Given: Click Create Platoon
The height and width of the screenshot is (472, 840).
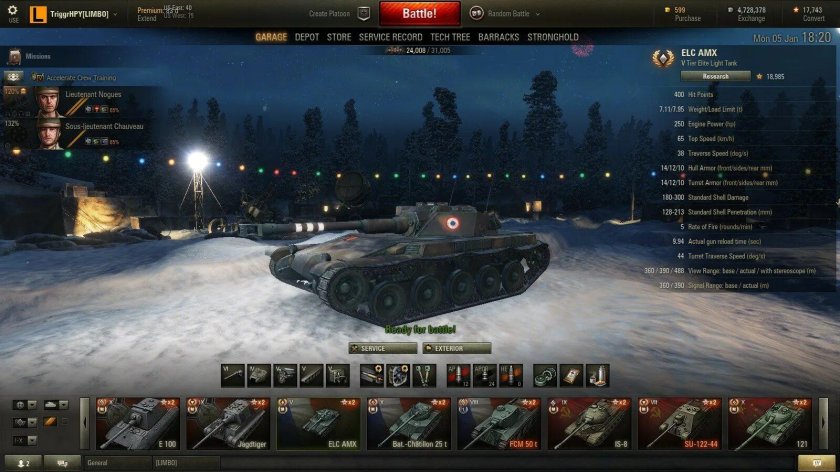Looking at the screenshot, I should pyautogui.click(x=340, y=14).
